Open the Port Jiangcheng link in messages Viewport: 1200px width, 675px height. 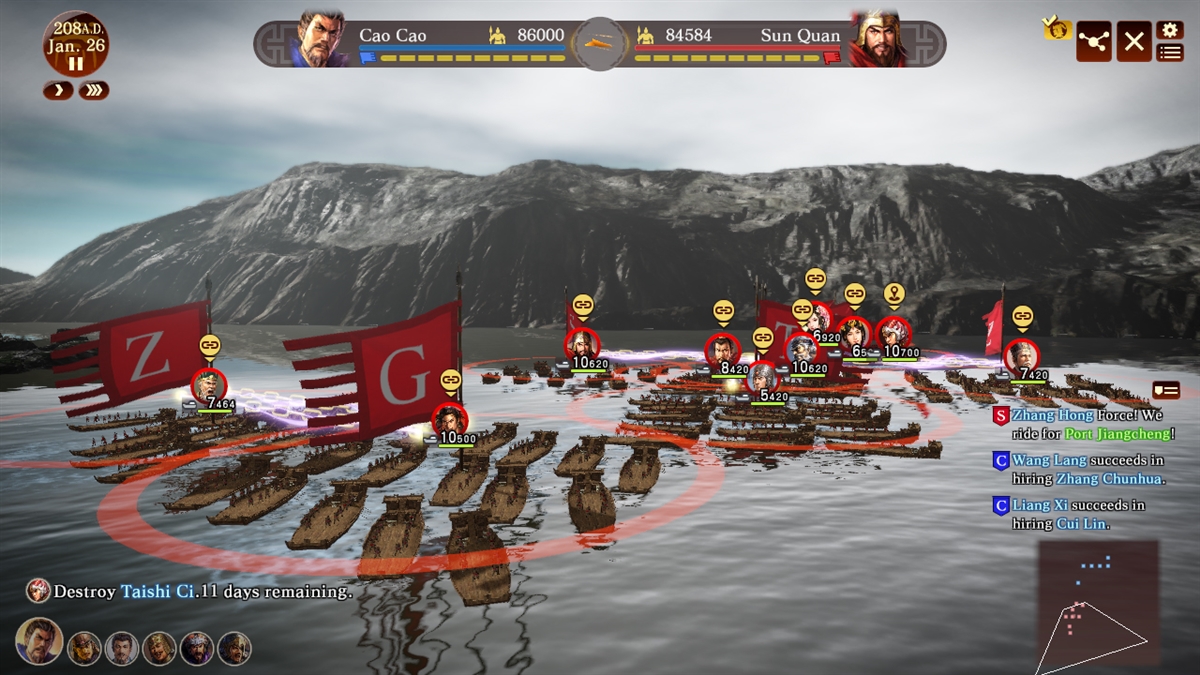tap(1117, 434)
